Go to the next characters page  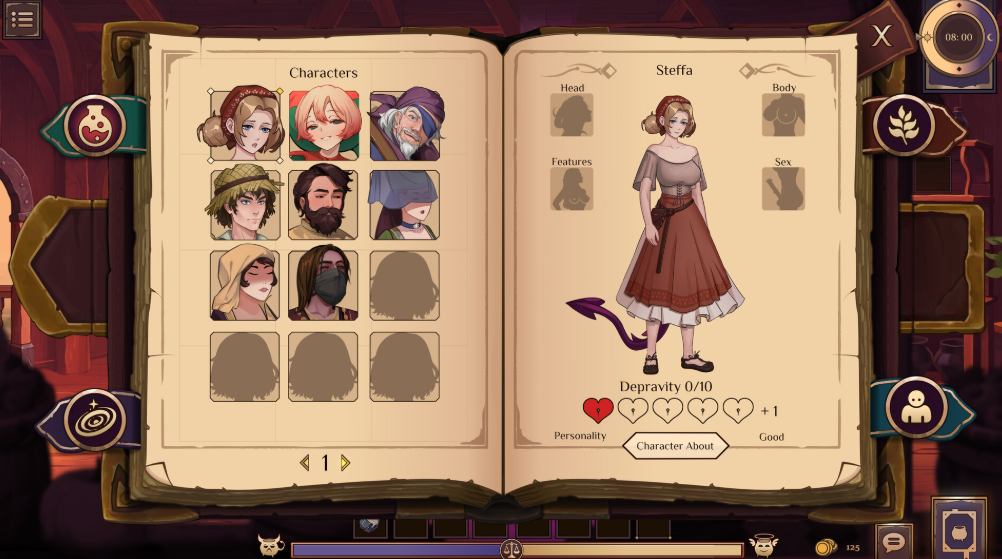click(x=346, y=463)
